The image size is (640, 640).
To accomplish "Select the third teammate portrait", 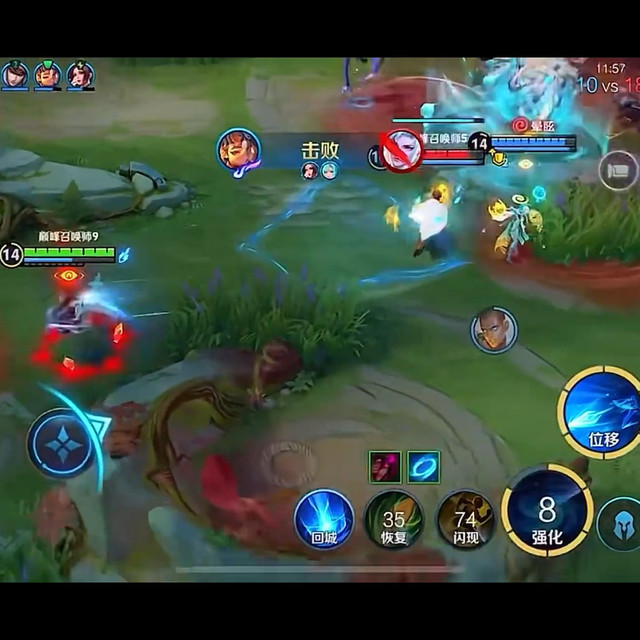I will (x=80, y=75).
